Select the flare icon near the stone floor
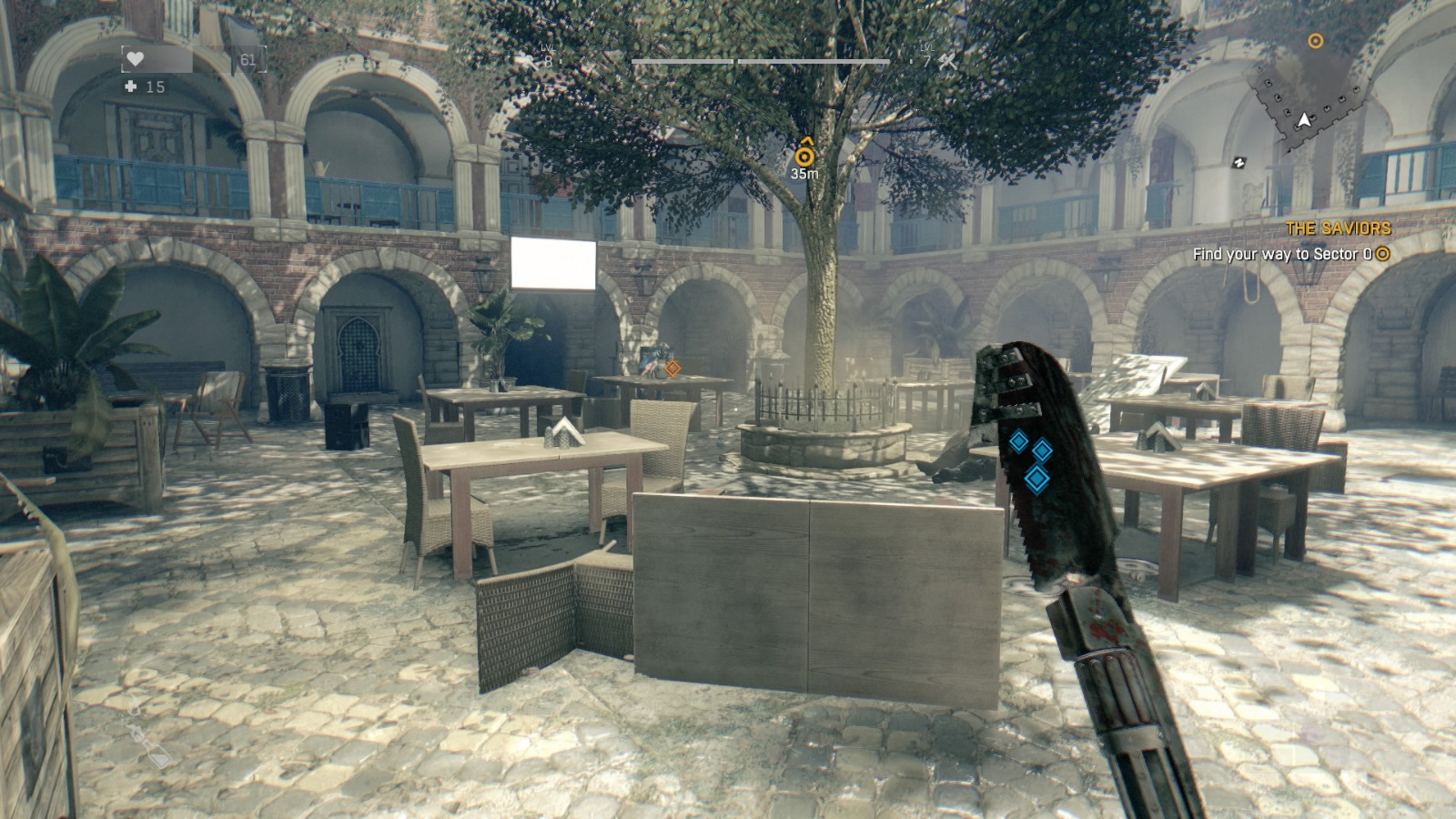The width and height of the screenshot is (1456, 819). (x=134, y=703)
